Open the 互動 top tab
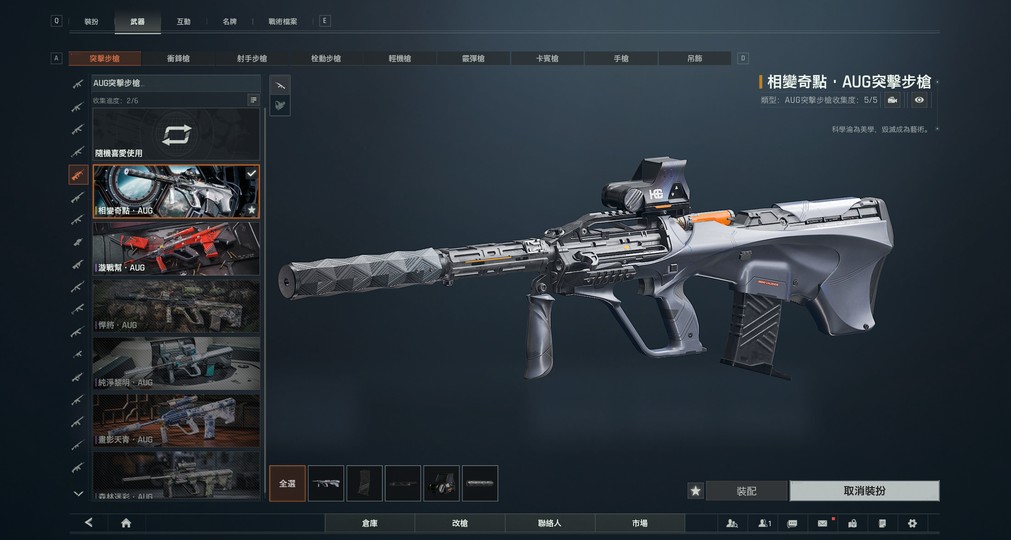 [x=183, y=21]
